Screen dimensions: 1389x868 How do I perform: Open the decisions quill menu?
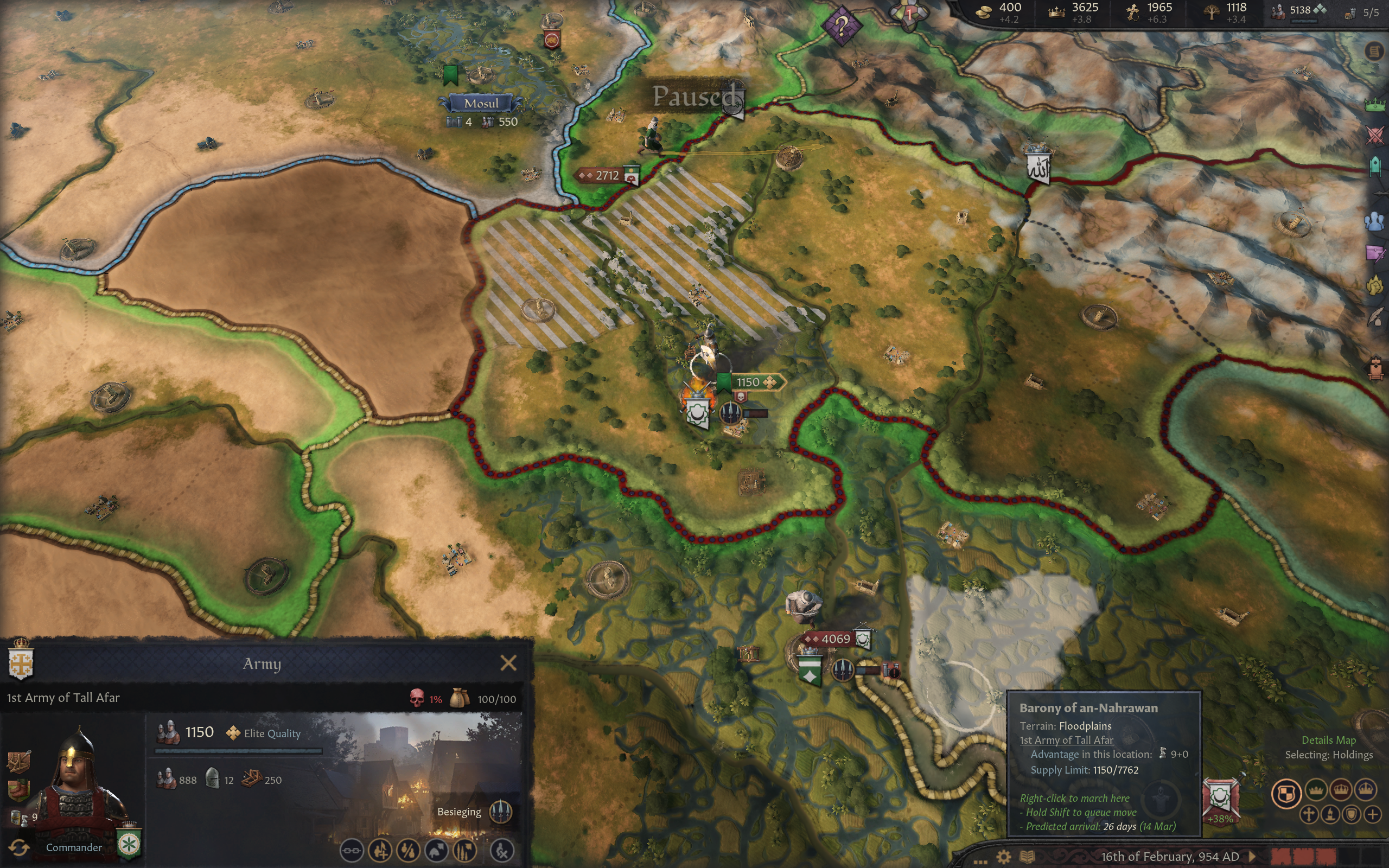(1375, 316)
